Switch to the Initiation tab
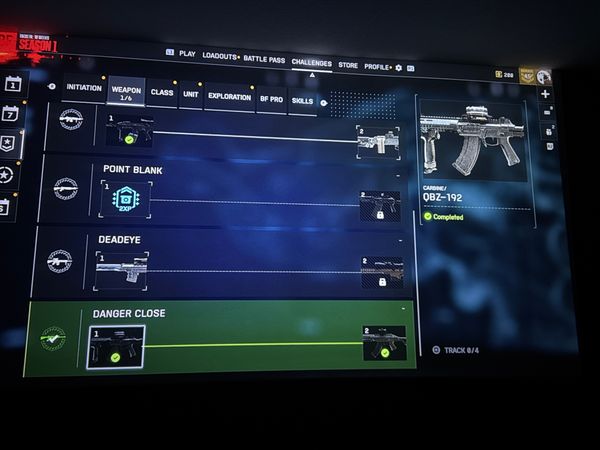The height and width of the screenshot is (450, 600). (x=84, y=88)
